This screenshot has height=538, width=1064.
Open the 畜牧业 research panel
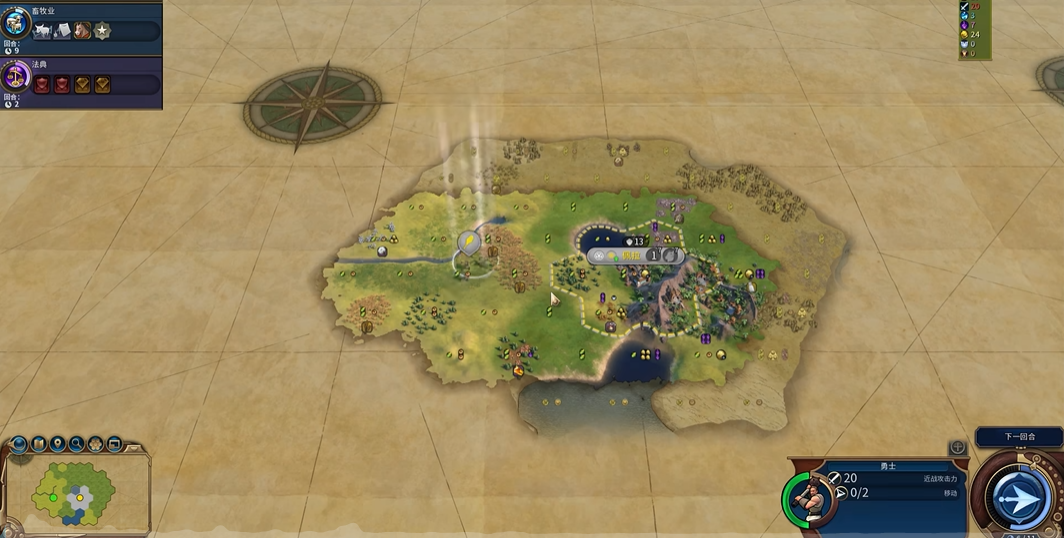point(15,23)
